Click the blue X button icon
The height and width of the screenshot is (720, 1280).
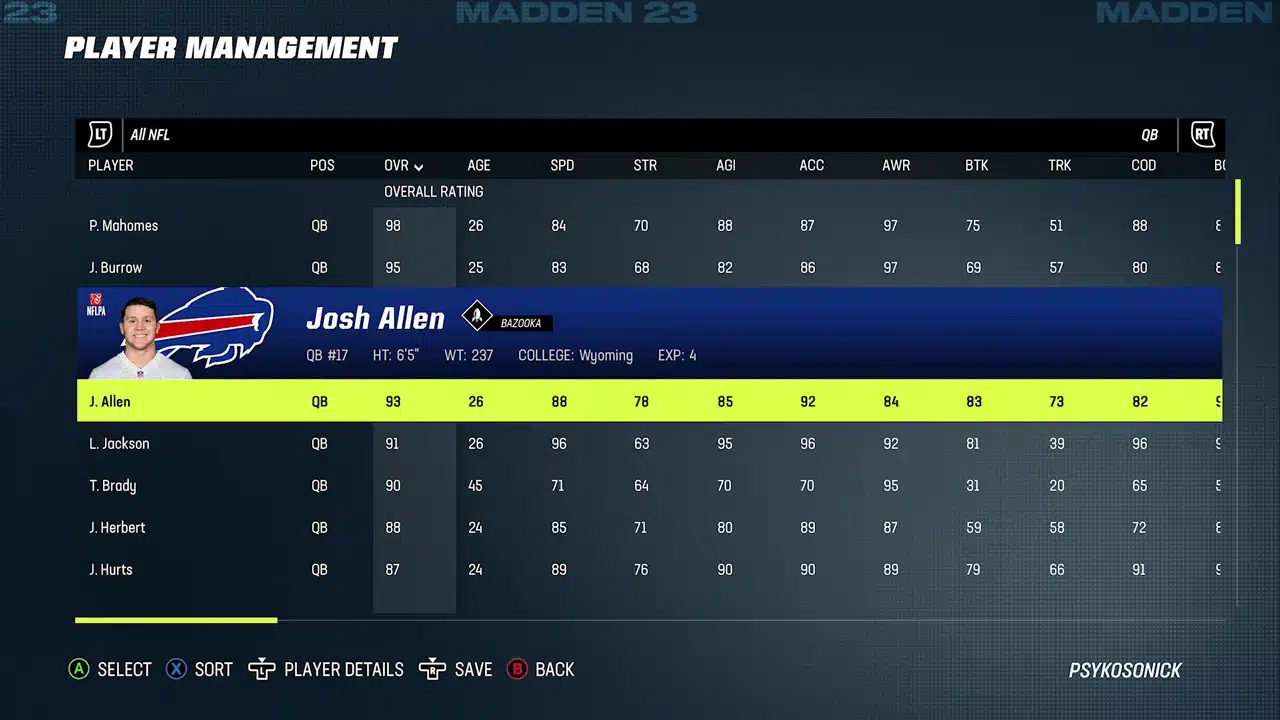(x=177, y=669)
